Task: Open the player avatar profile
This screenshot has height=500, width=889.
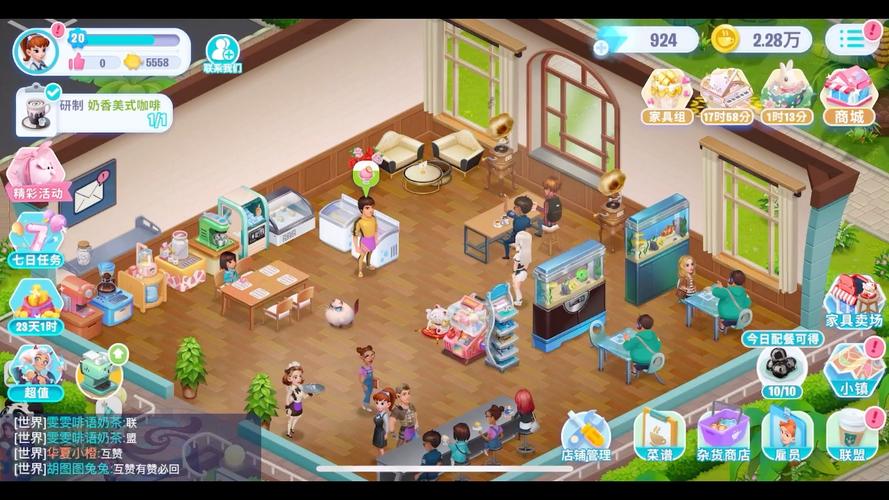Action: click(x=35, y=50)
